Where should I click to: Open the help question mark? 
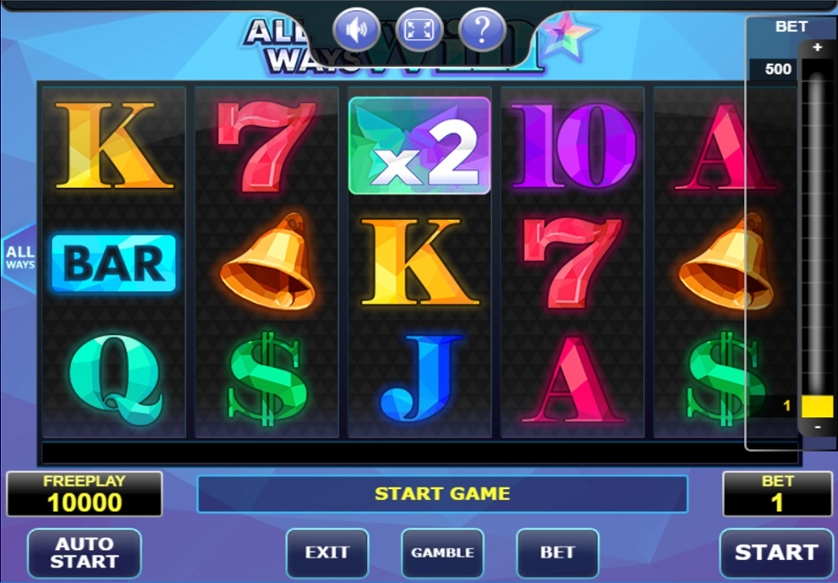pyautogui.click(x=482, y=30)
